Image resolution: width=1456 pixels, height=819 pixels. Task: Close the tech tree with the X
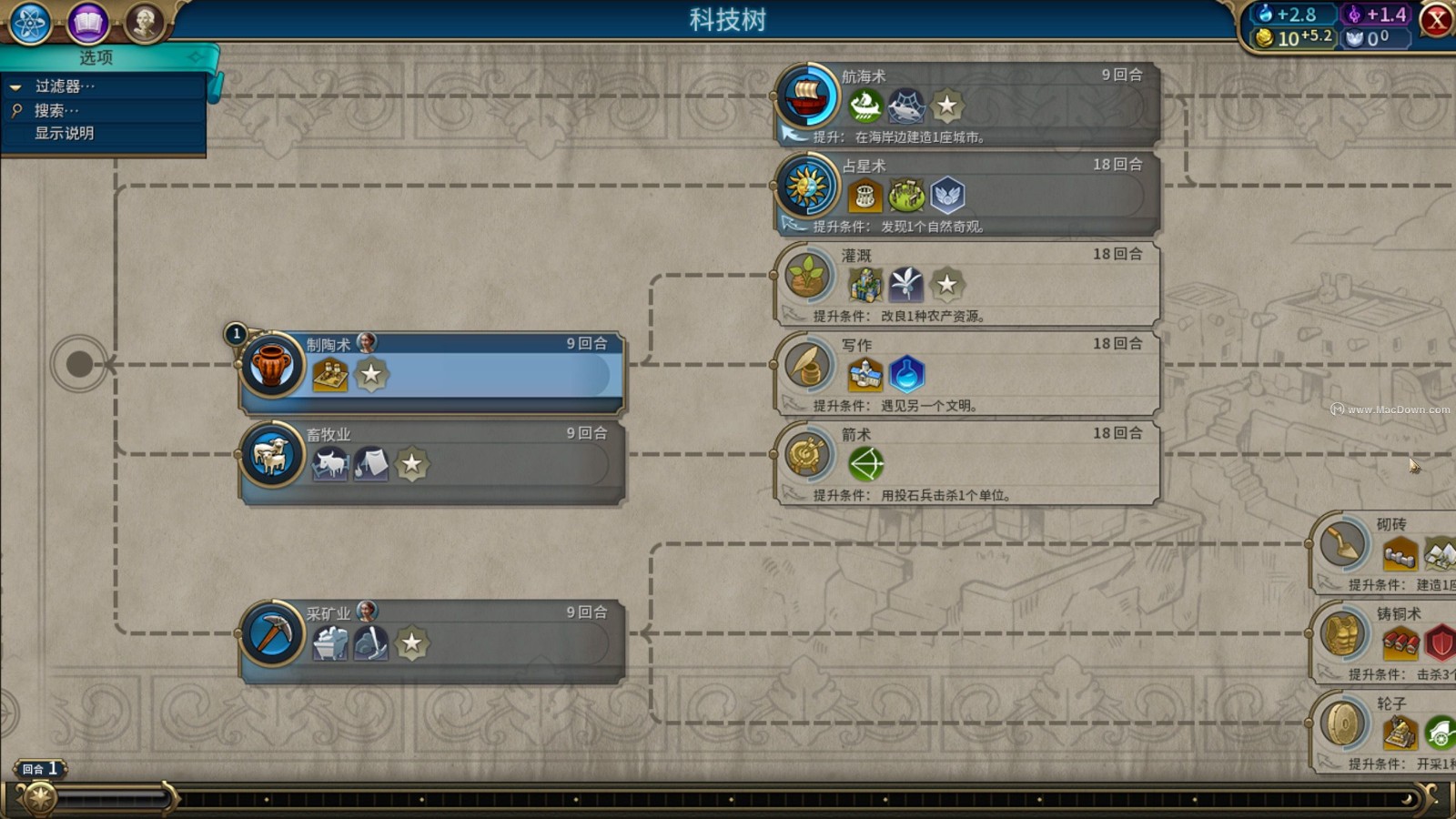tap(1437, 20)
